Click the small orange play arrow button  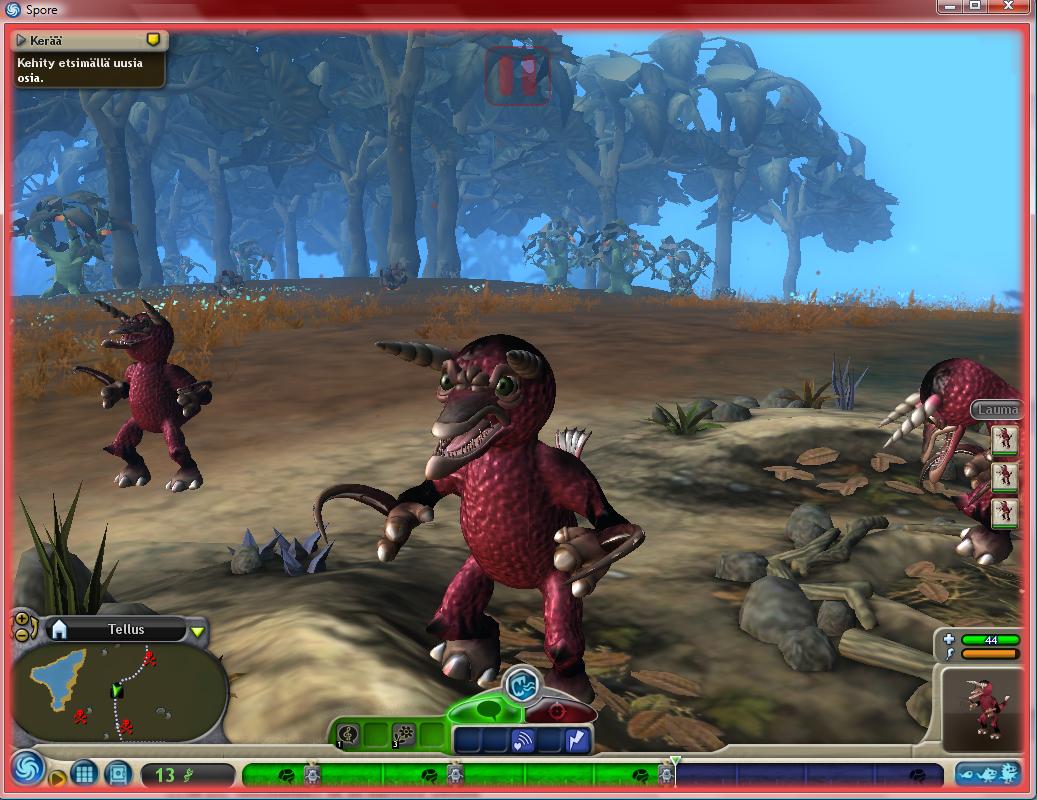tap(58, 778)
